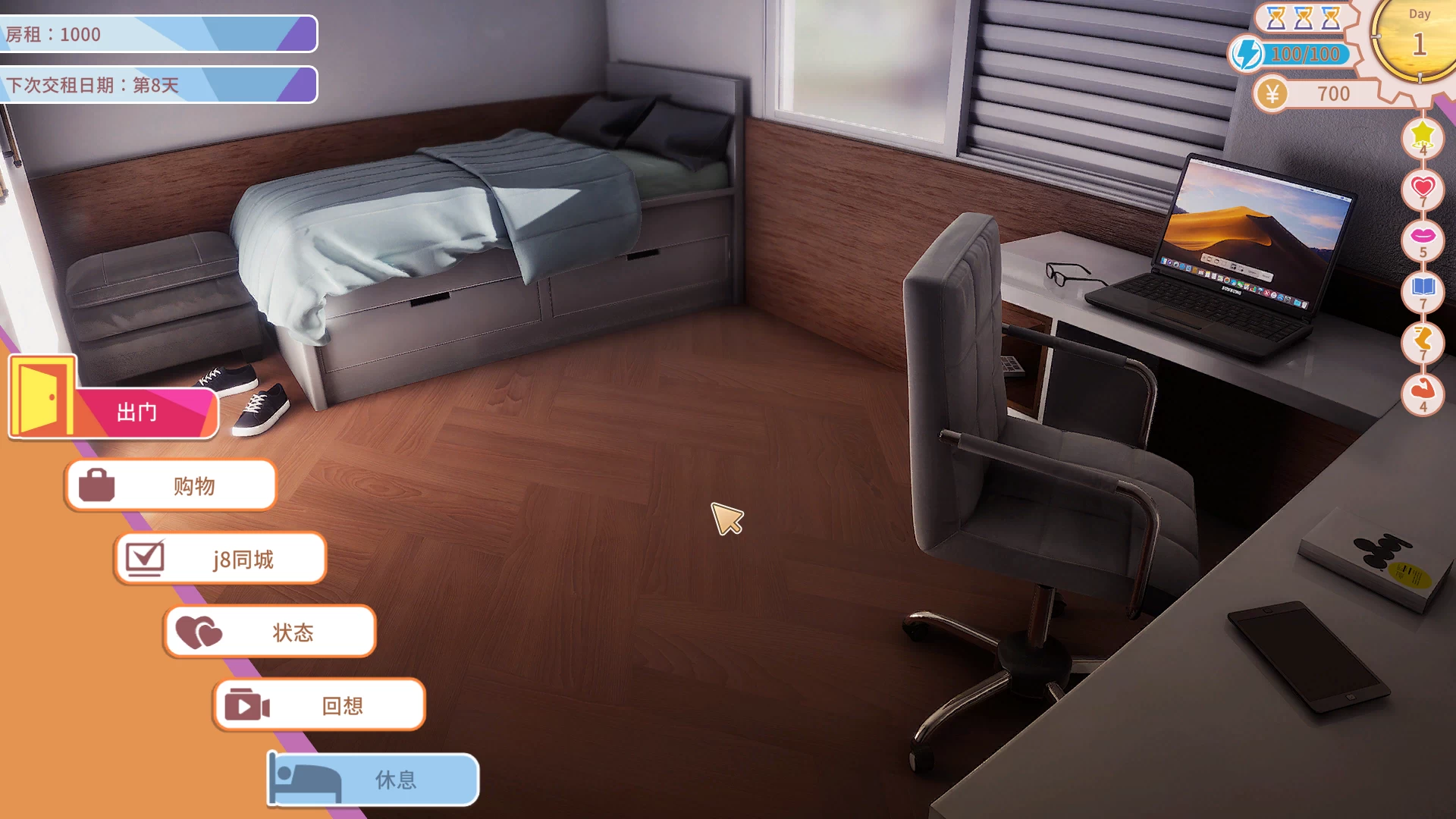Select the red heart stat icon
The width and height of the screenshot is (1456, 819).
tap(1423, 187)
